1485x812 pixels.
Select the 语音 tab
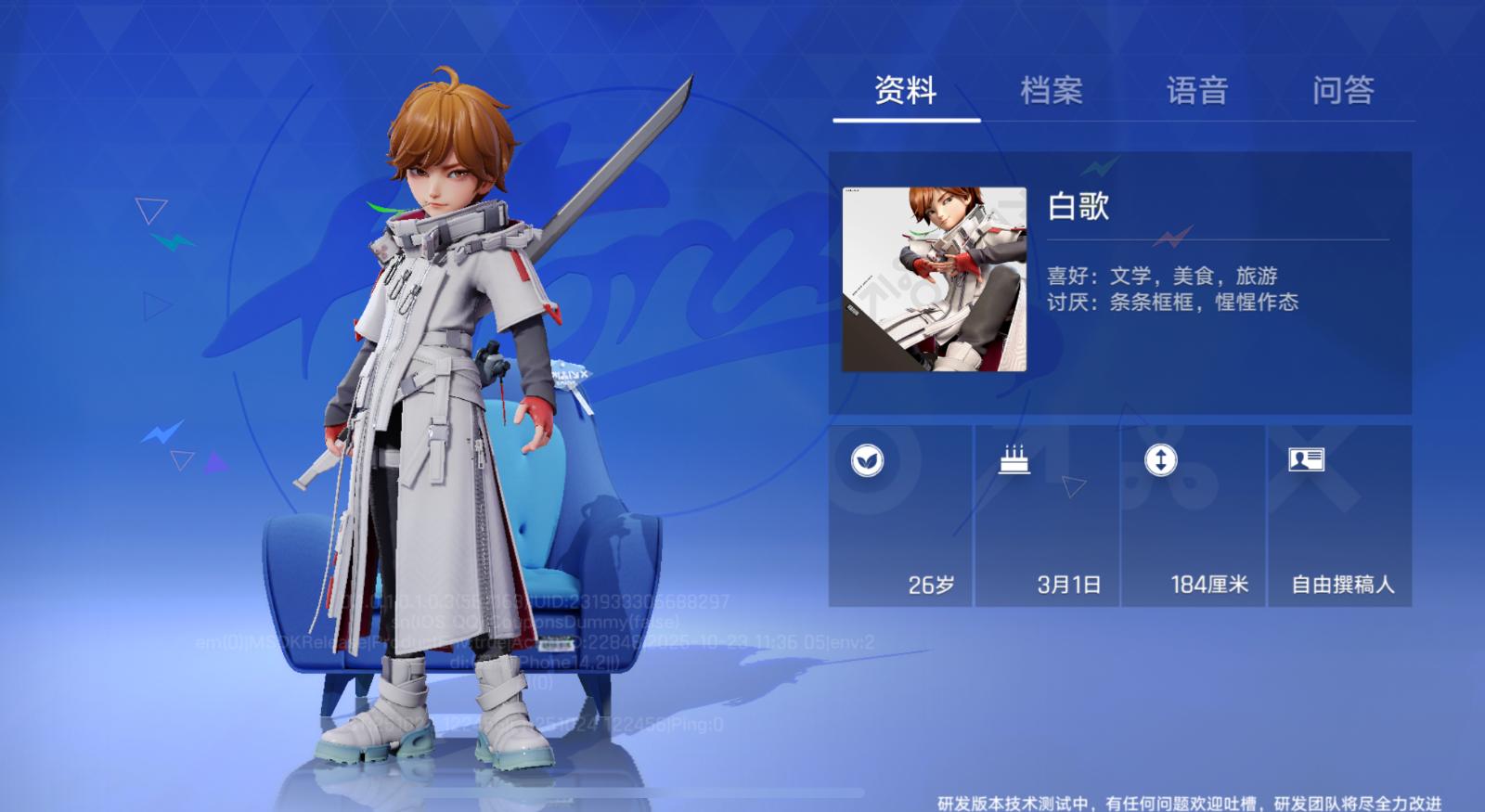coord(1197,91)
